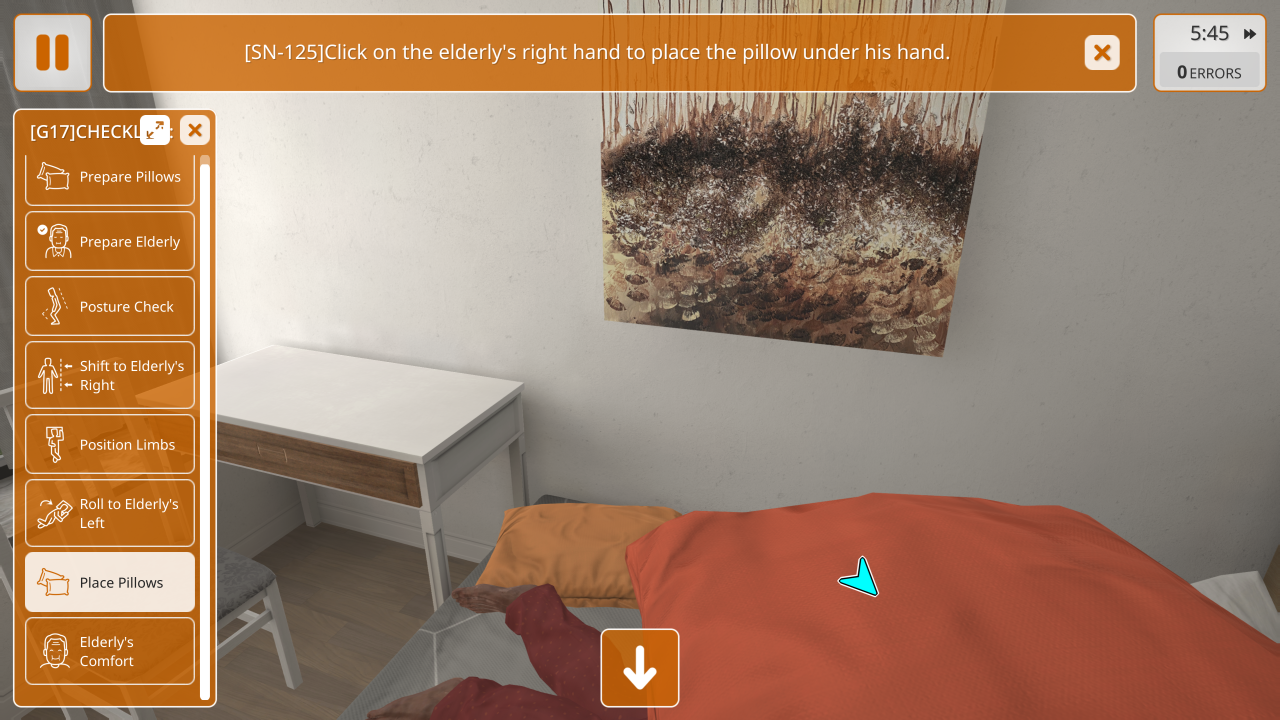Viewport: 1280px width, 720px height.
Task: Fast-forward the timer with the double arrow
Action: (x=1250, y=34)
